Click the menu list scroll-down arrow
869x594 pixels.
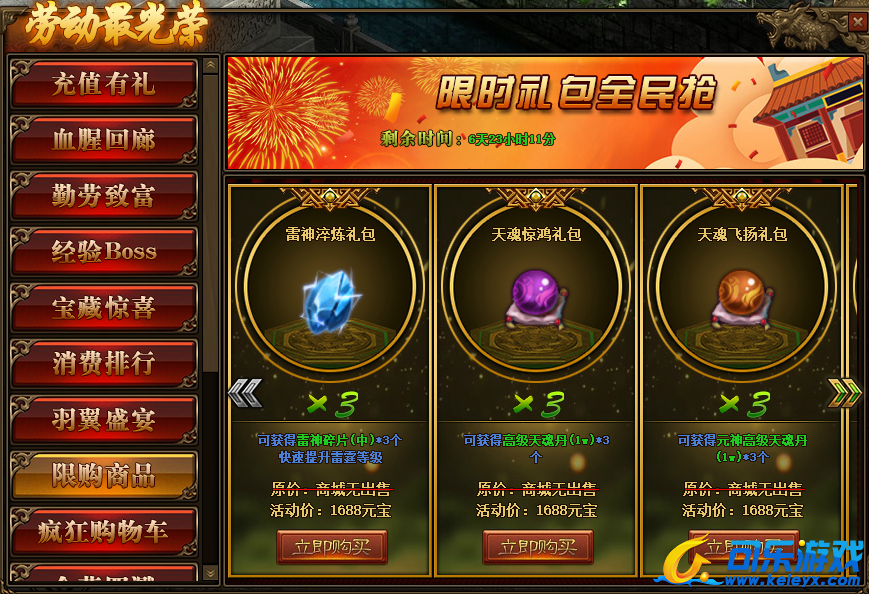[210, 572]
